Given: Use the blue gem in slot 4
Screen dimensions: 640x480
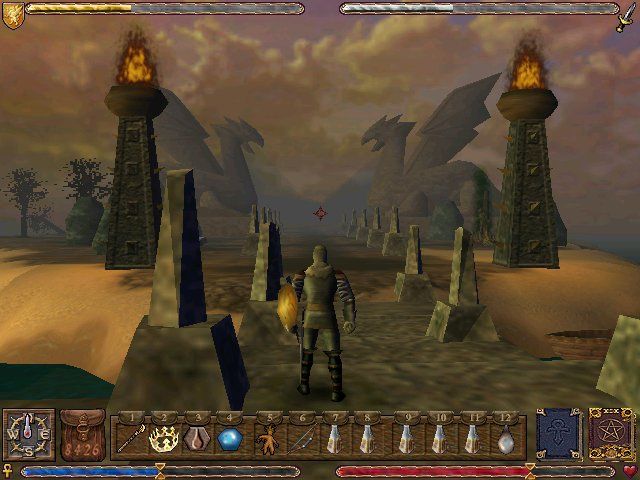Looking at the screenshot, I should pos(230,437).
